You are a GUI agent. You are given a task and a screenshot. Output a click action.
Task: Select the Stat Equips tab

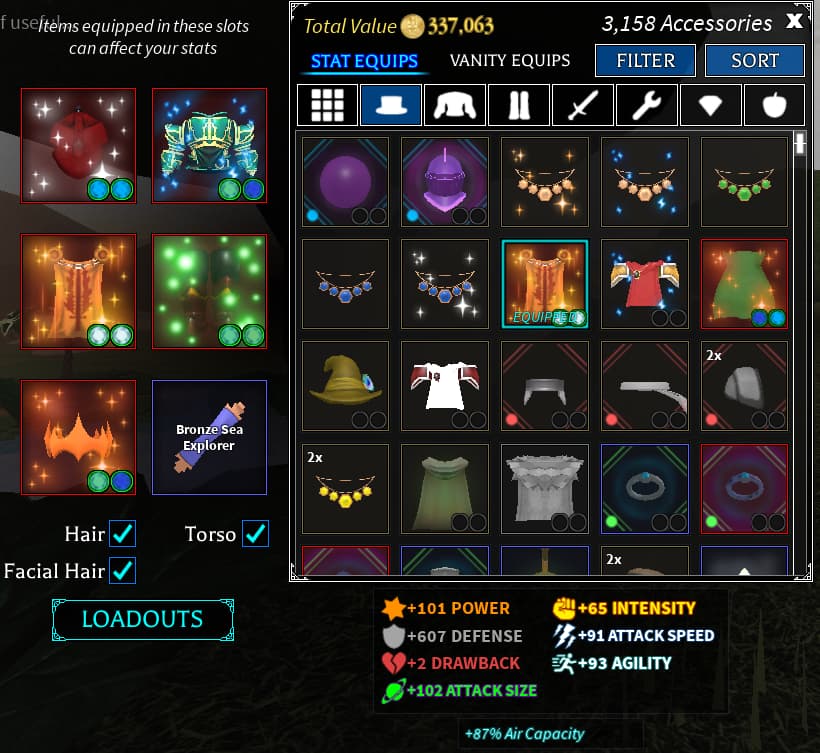coord(364,61)
